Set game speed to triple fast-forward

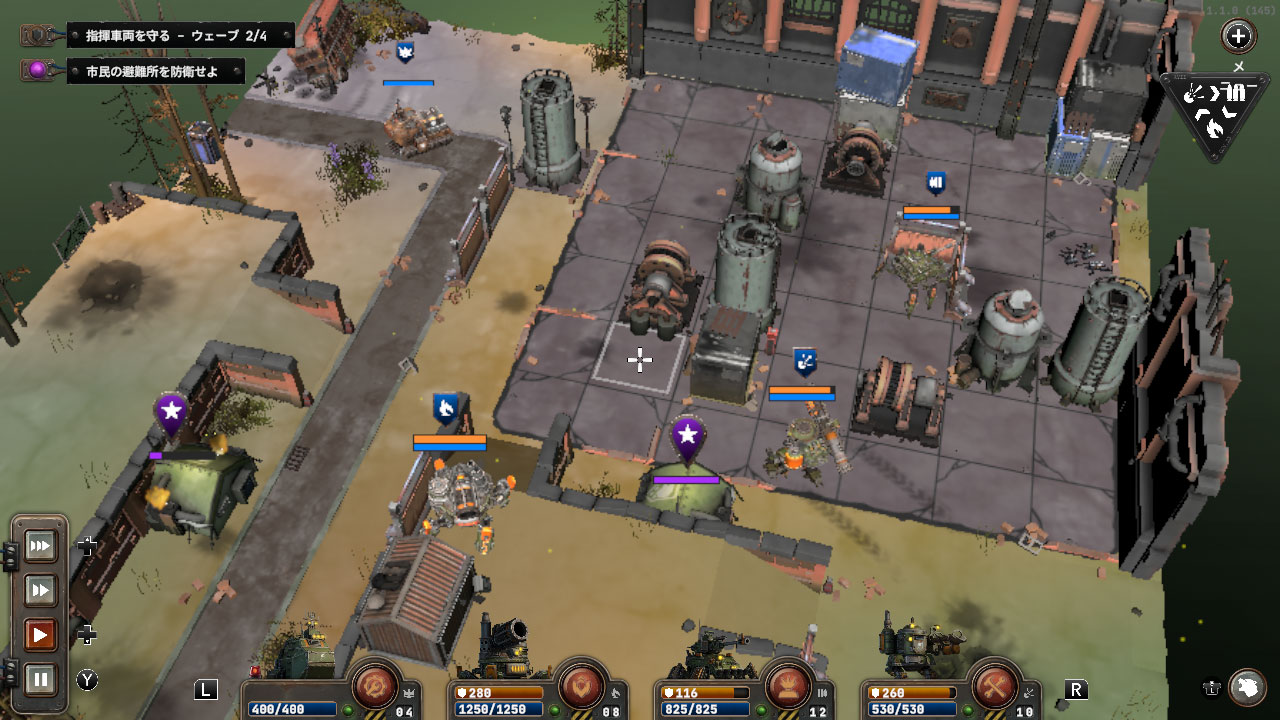click(x=41, y=546)
